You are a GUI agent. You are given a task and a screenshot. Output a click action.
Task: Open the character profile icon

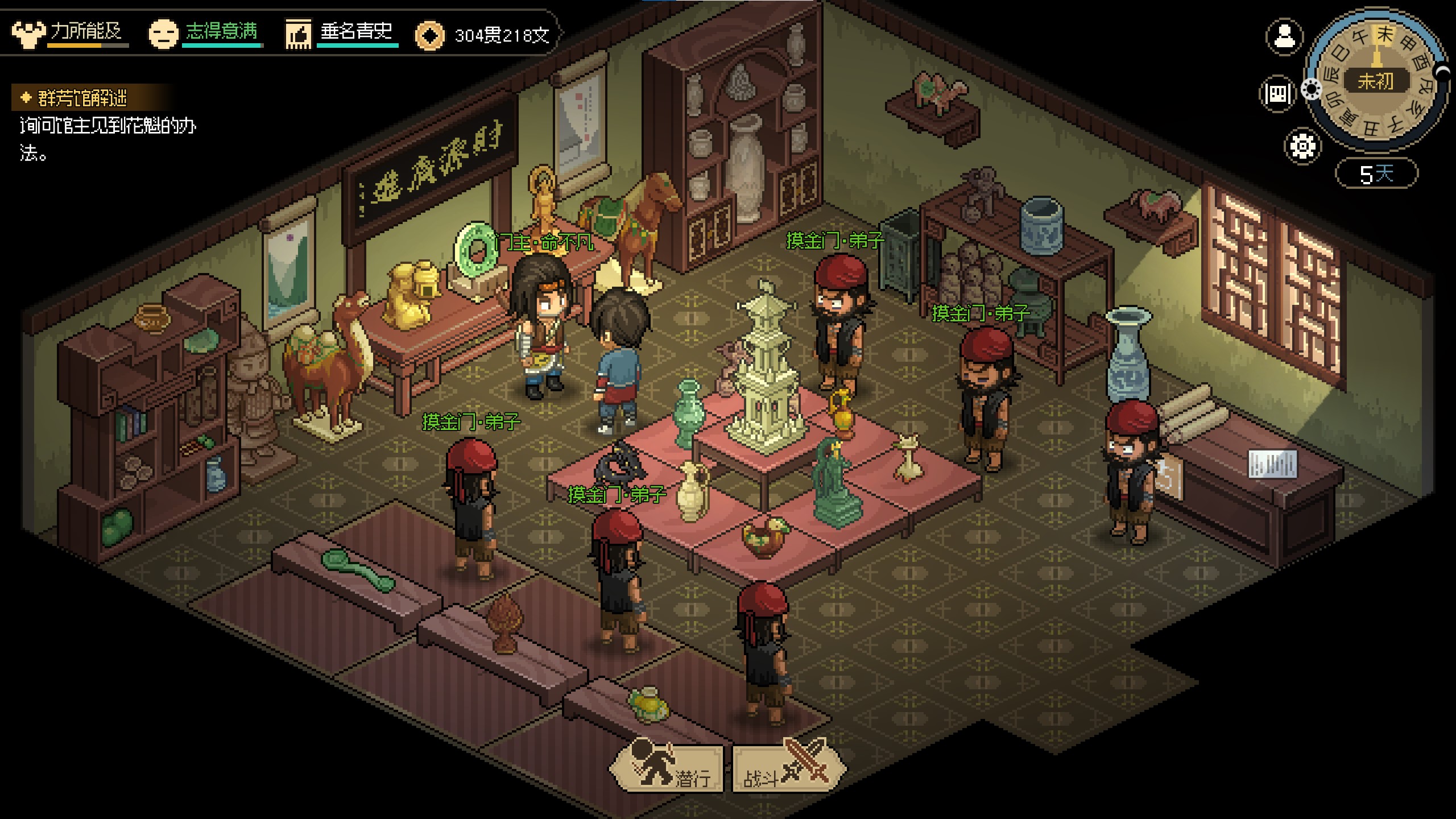(x=1284, y=38)
